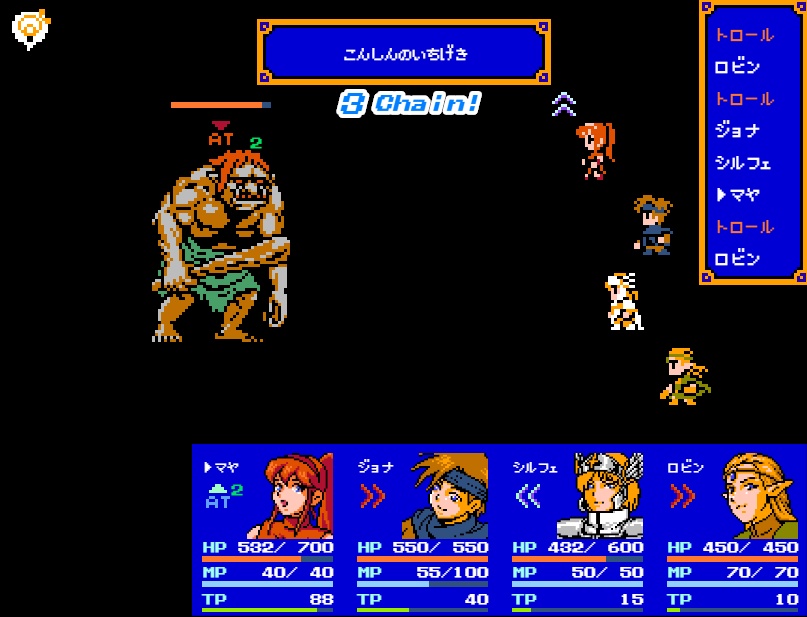Pick ロビン's party status panel
The height and width of the screenshot is (617, 807).
733,529
